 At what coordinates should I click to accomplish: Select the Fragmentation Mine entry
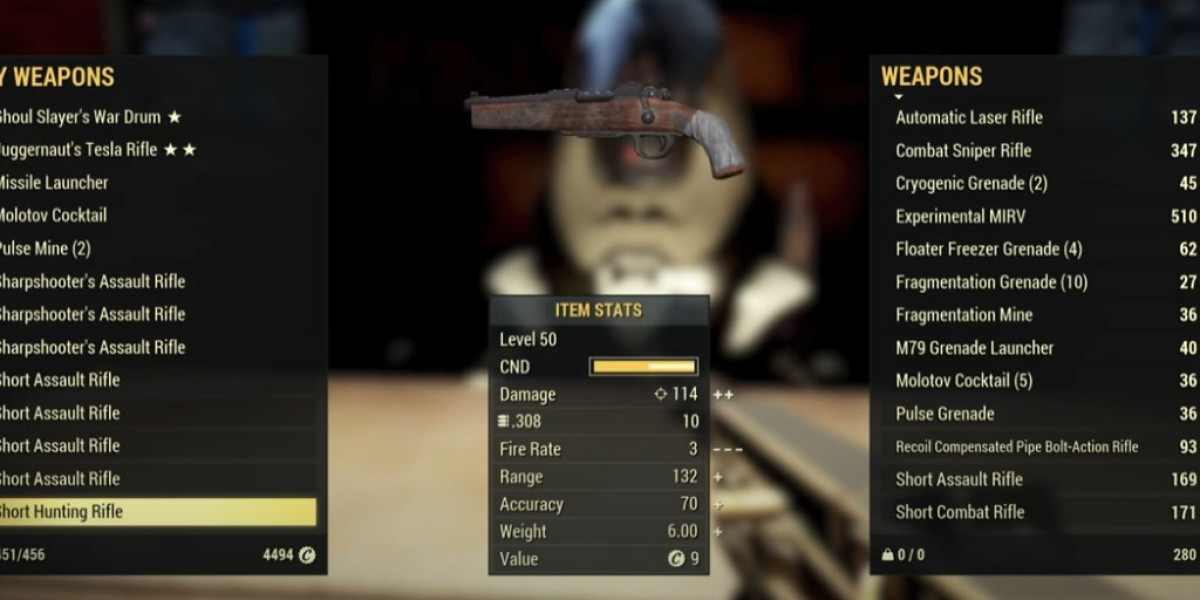pos(964,315)
